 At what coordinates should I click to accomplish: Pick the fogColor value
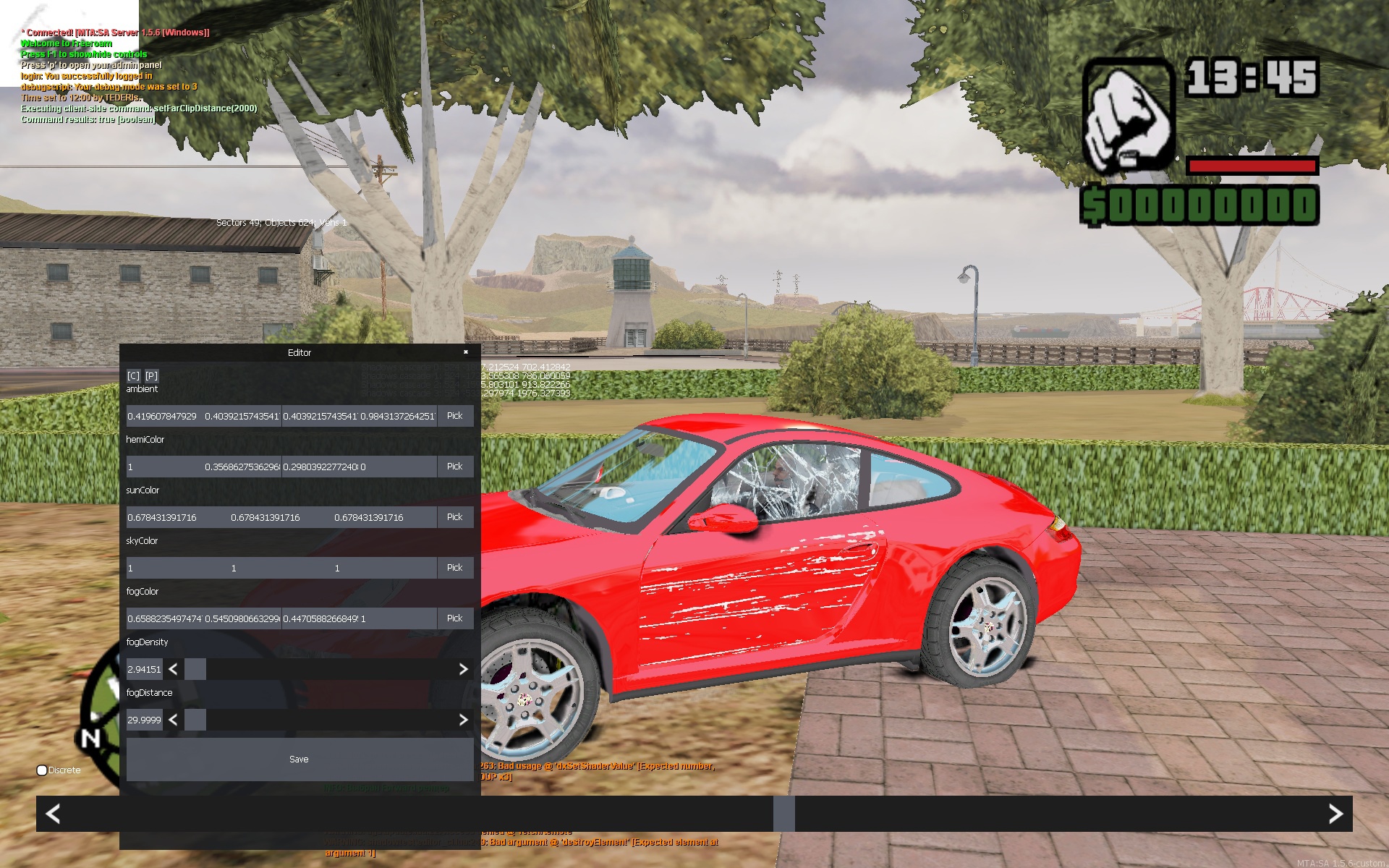(454, 618)
